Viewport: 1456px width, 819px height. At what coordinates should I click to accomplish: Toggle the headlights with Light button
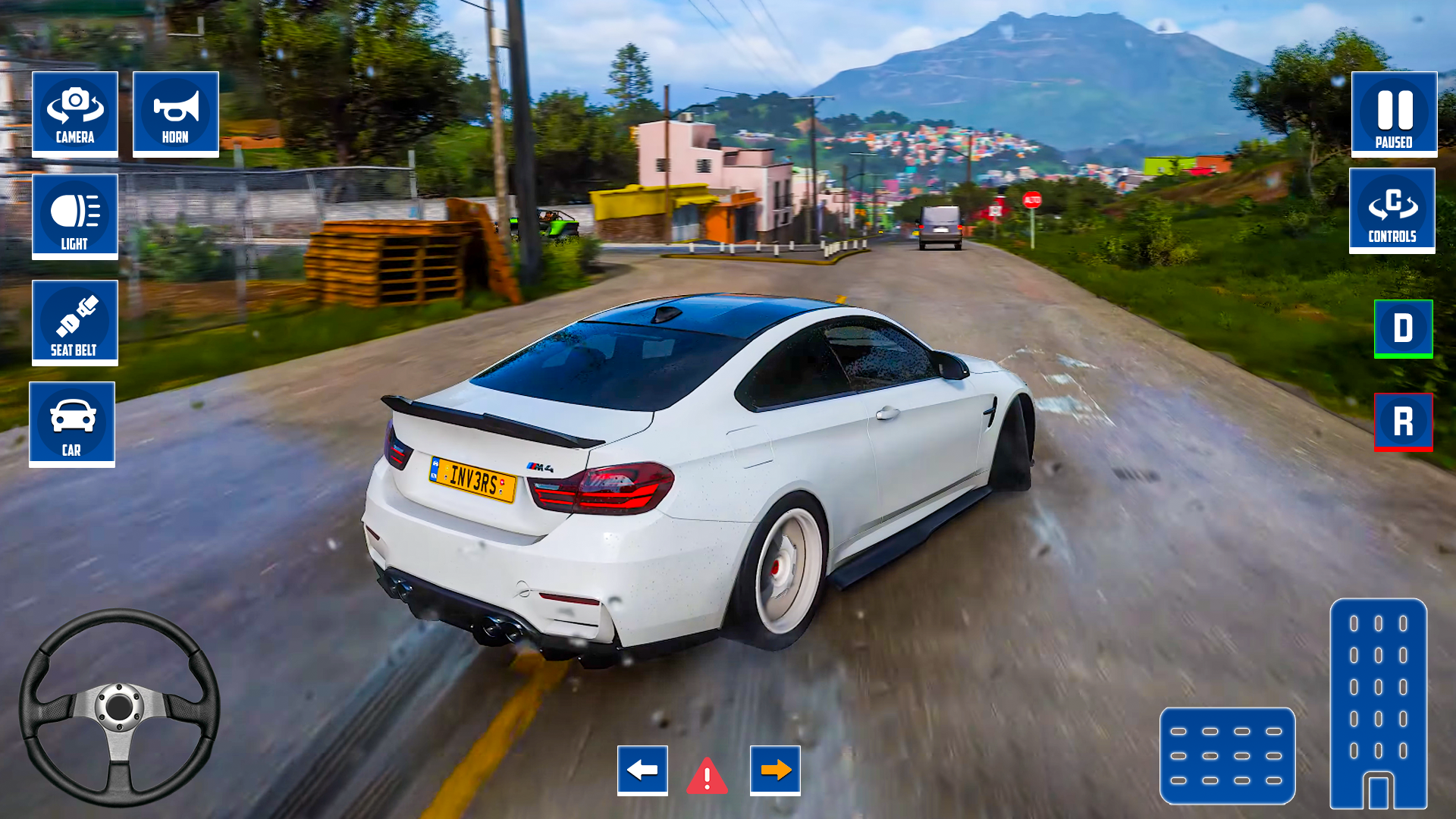pyautogui.click(x=75, y=216)
